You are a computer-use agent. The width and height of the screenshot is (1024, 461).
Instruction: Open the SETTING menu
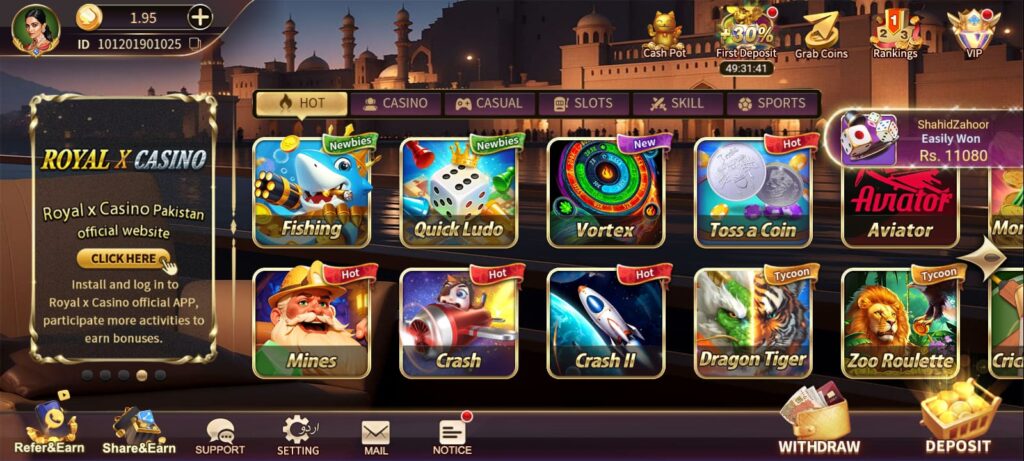pyautogui.click(x=297, y=434)
